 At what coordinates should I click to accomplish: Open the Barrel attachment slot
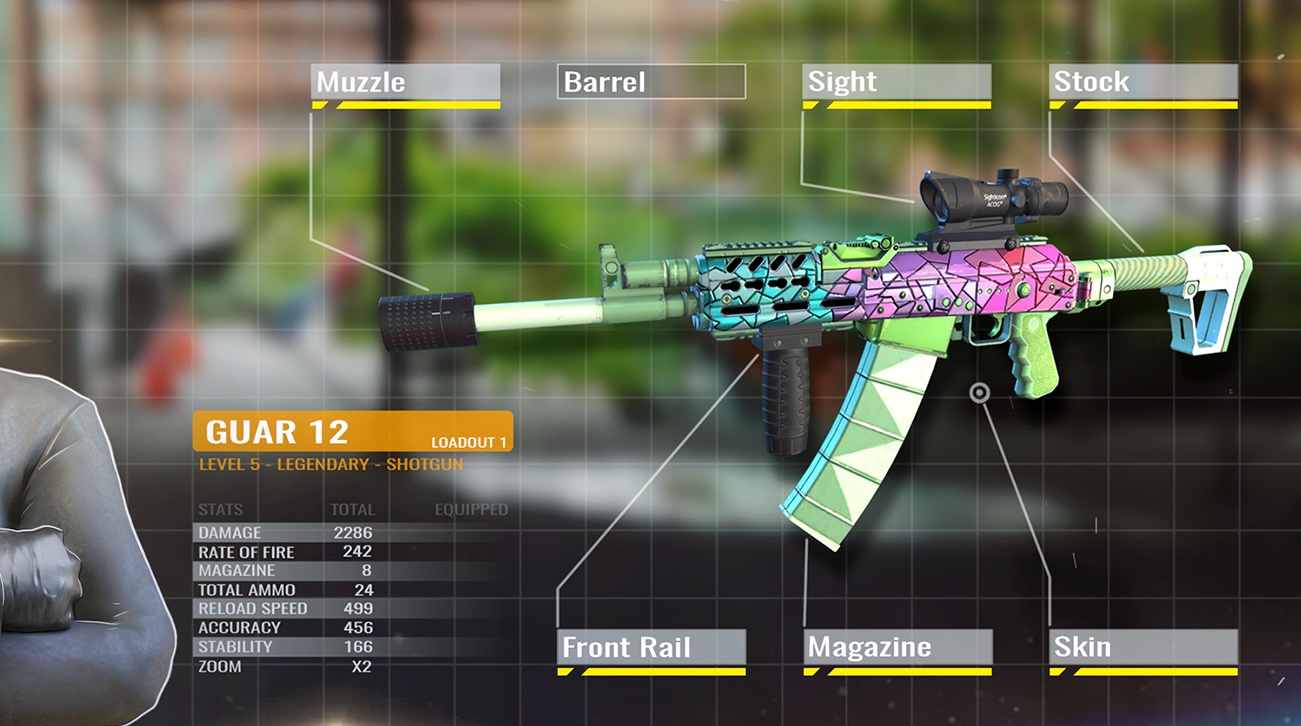[650, 82]
